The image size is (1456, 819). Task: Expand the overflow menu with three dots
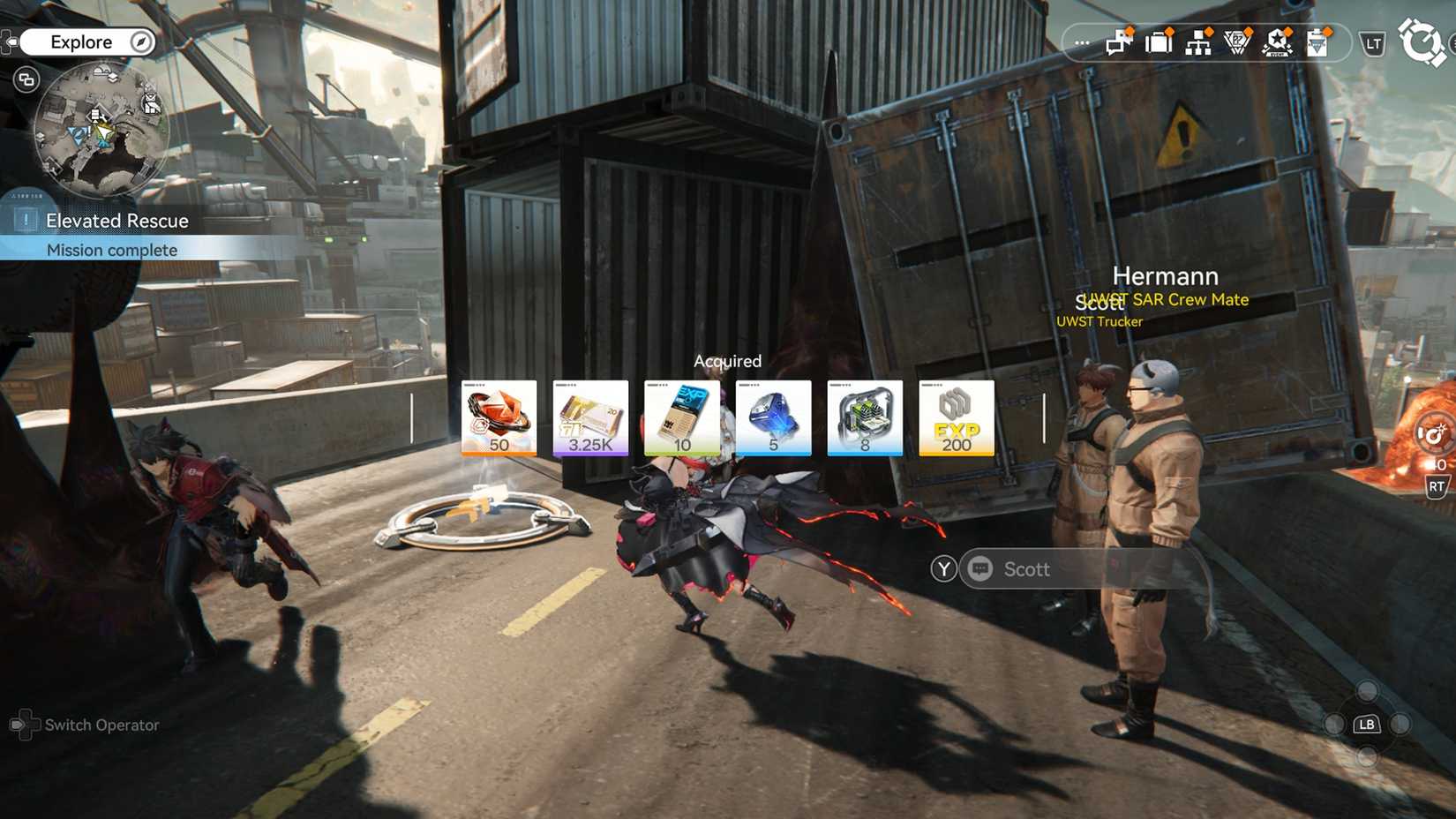pyautogui.click(x=1081, y=41)
